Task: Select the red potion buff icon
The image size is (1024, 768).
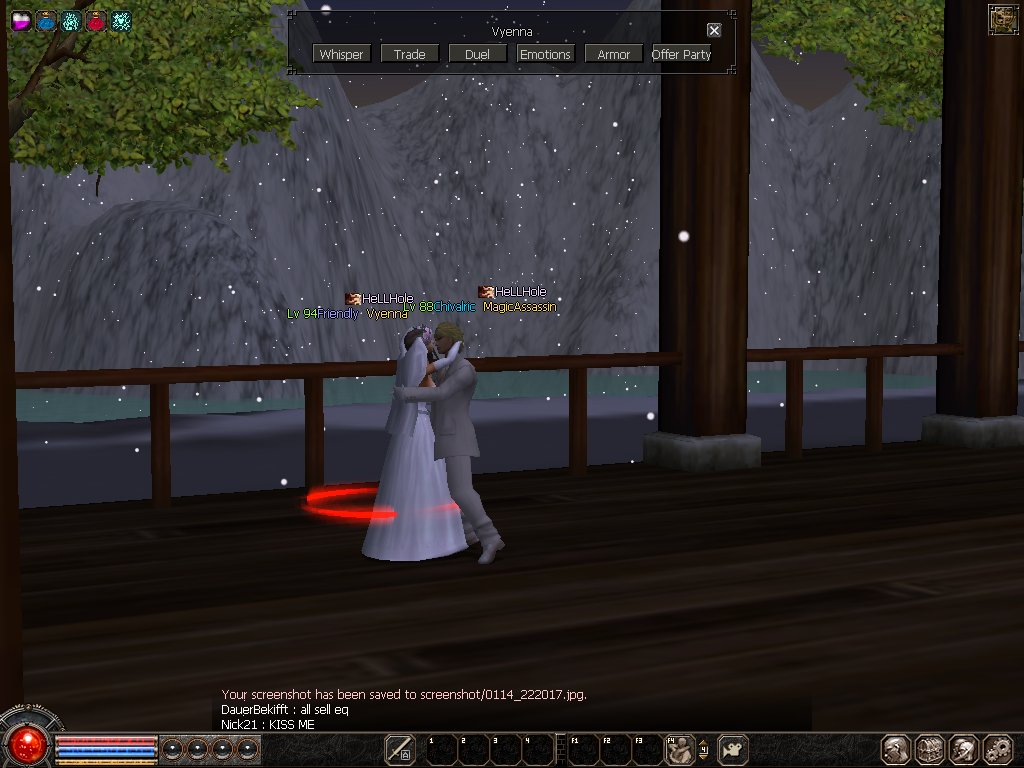Action: (x=96, y=20)
